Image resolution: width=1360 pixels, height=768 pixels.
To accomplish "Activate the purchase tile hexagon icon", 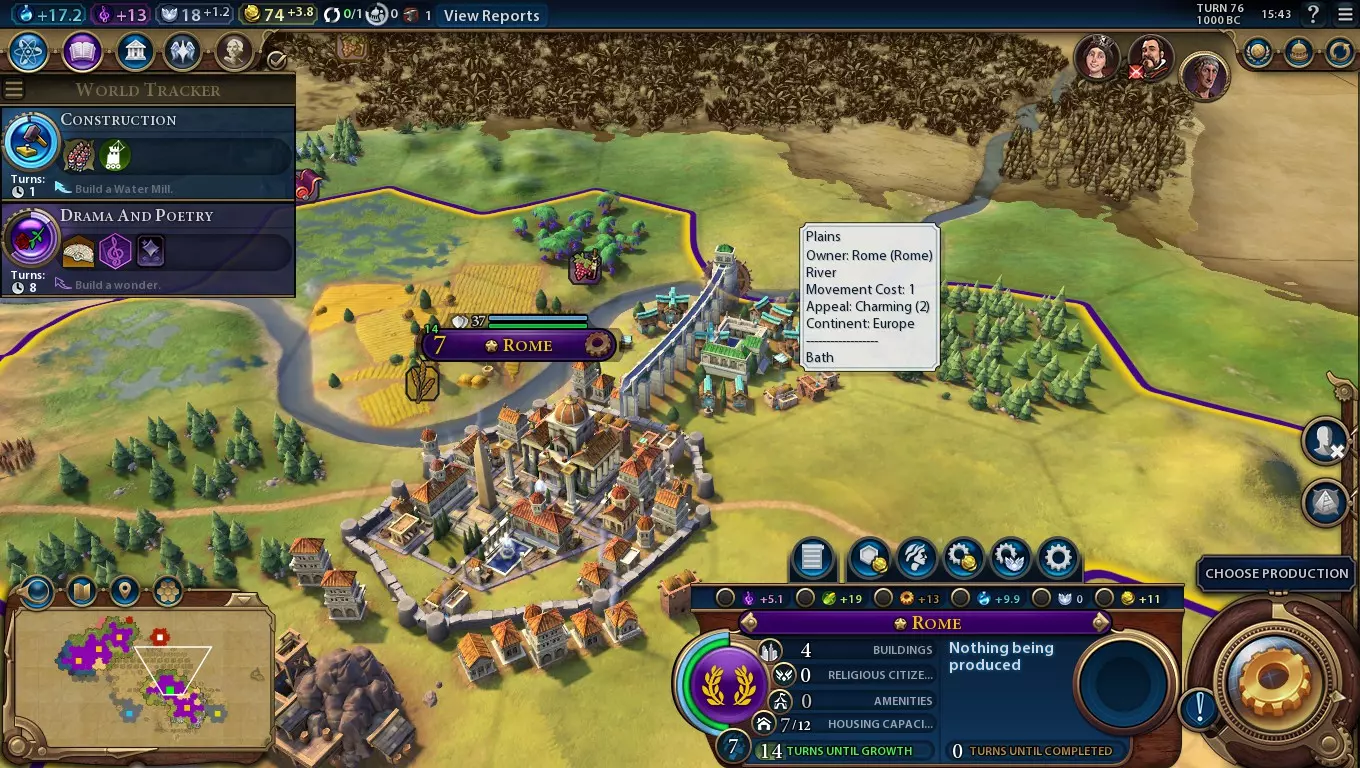I will [x=868, y=559].
